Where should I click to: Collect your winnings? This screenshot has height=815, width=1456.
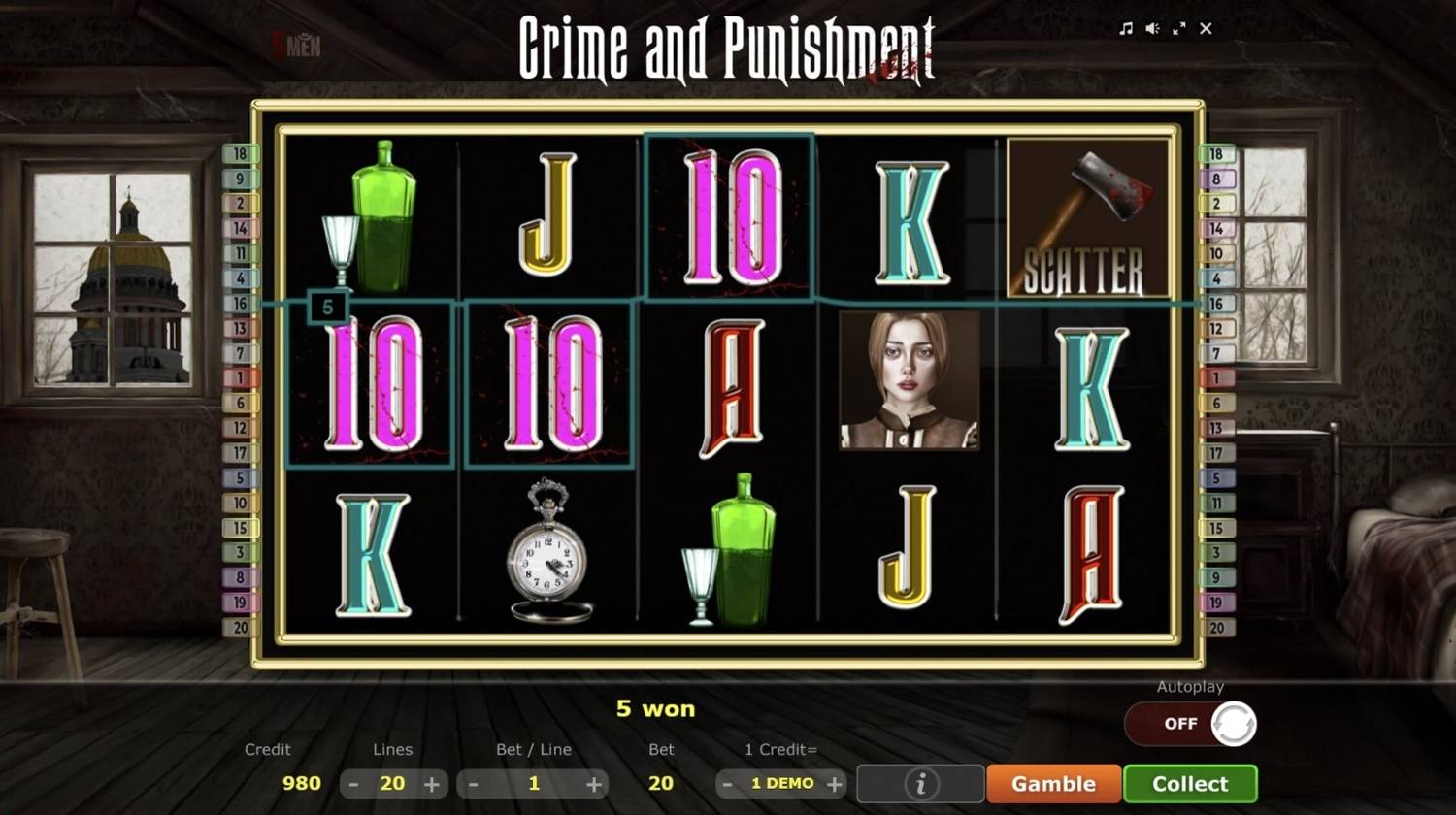pyautogui.click(x=1190, y=783)
